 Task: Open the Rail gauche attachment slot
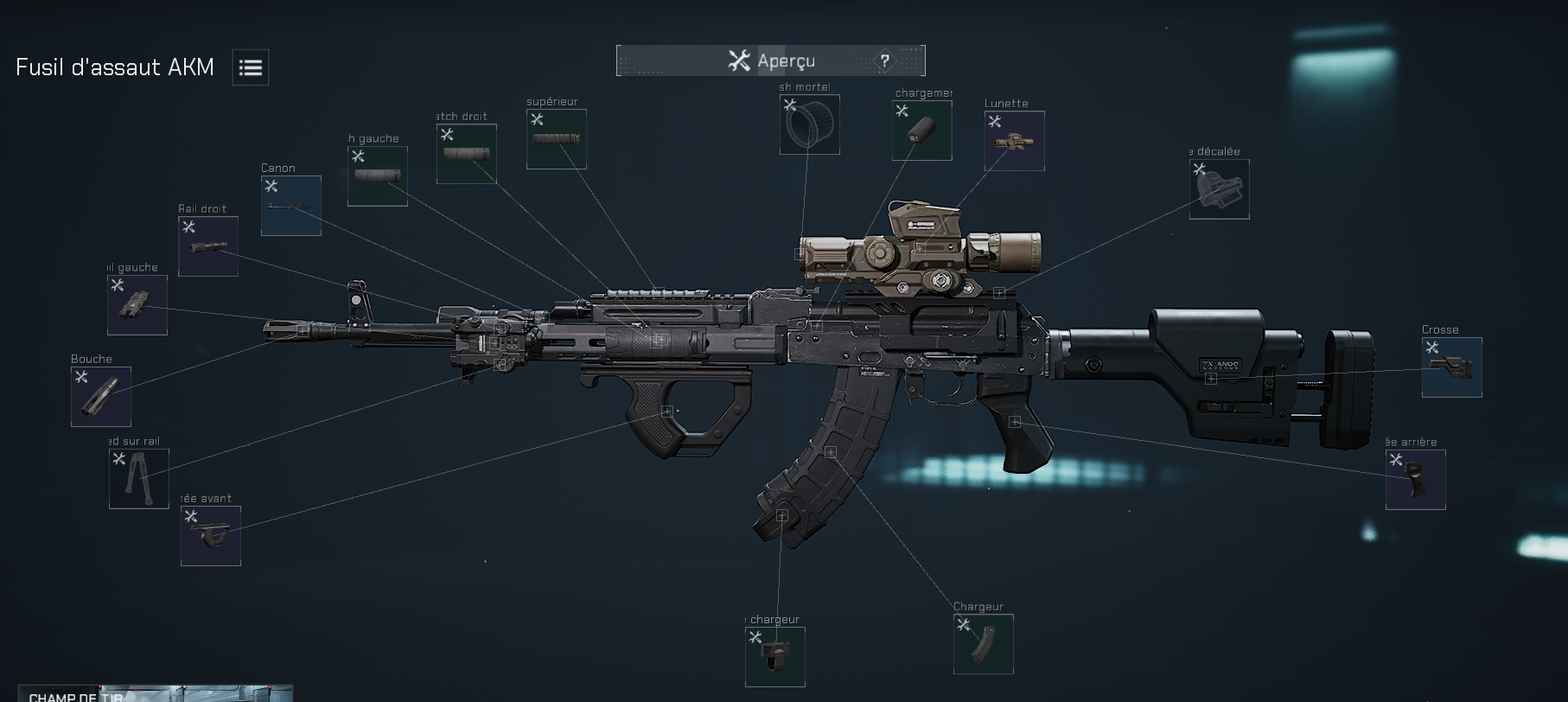click(x=136, y=305)
